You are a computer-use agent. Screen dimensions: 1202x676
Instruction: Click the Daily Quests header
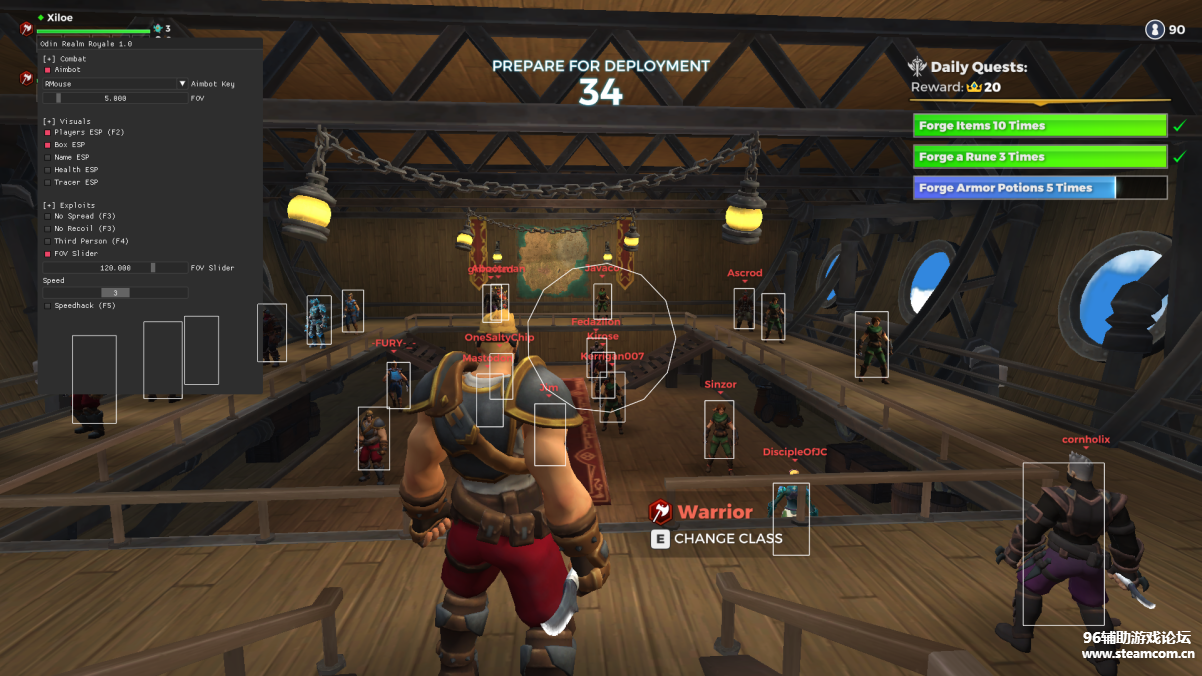click(x=978, y=68)
